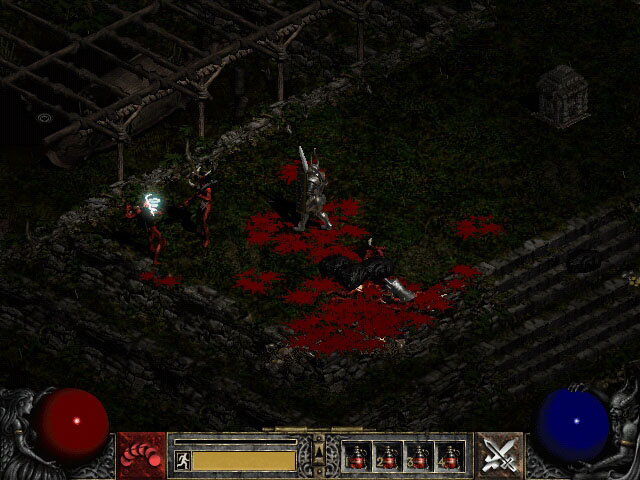Image resolution: width=640 pixels, height=480 pixels.
Task: Use the healing potion in belt slot 3
Action: coord(419,457)
